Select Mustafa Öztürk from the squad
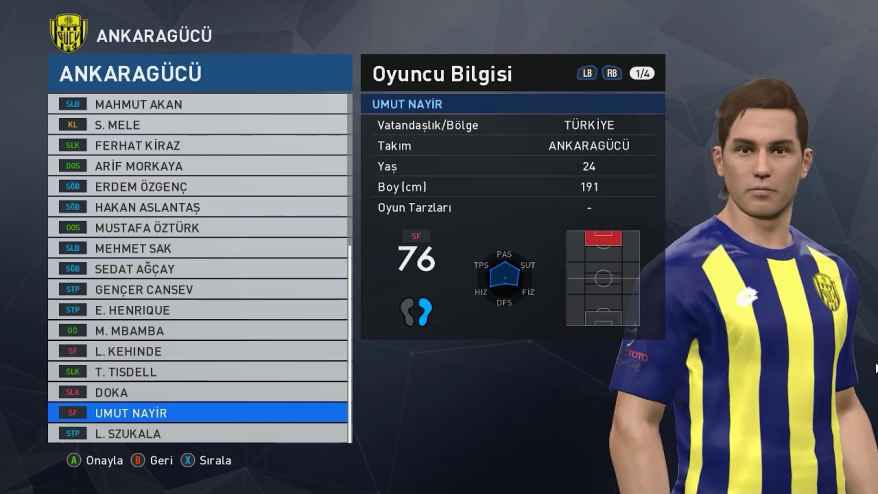 [198, 228]
